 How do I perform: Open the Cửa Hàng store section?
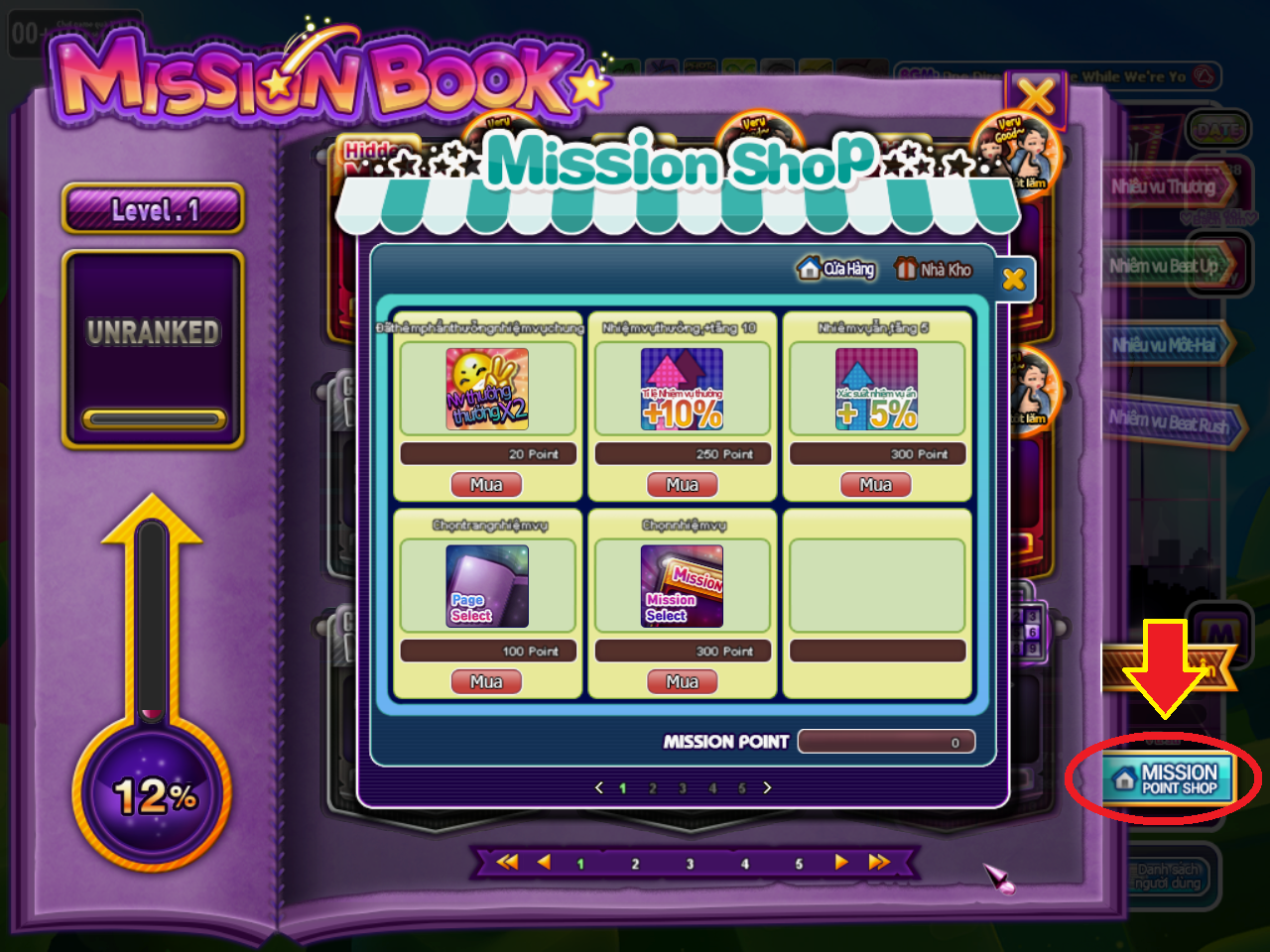[x=835, y=268]
